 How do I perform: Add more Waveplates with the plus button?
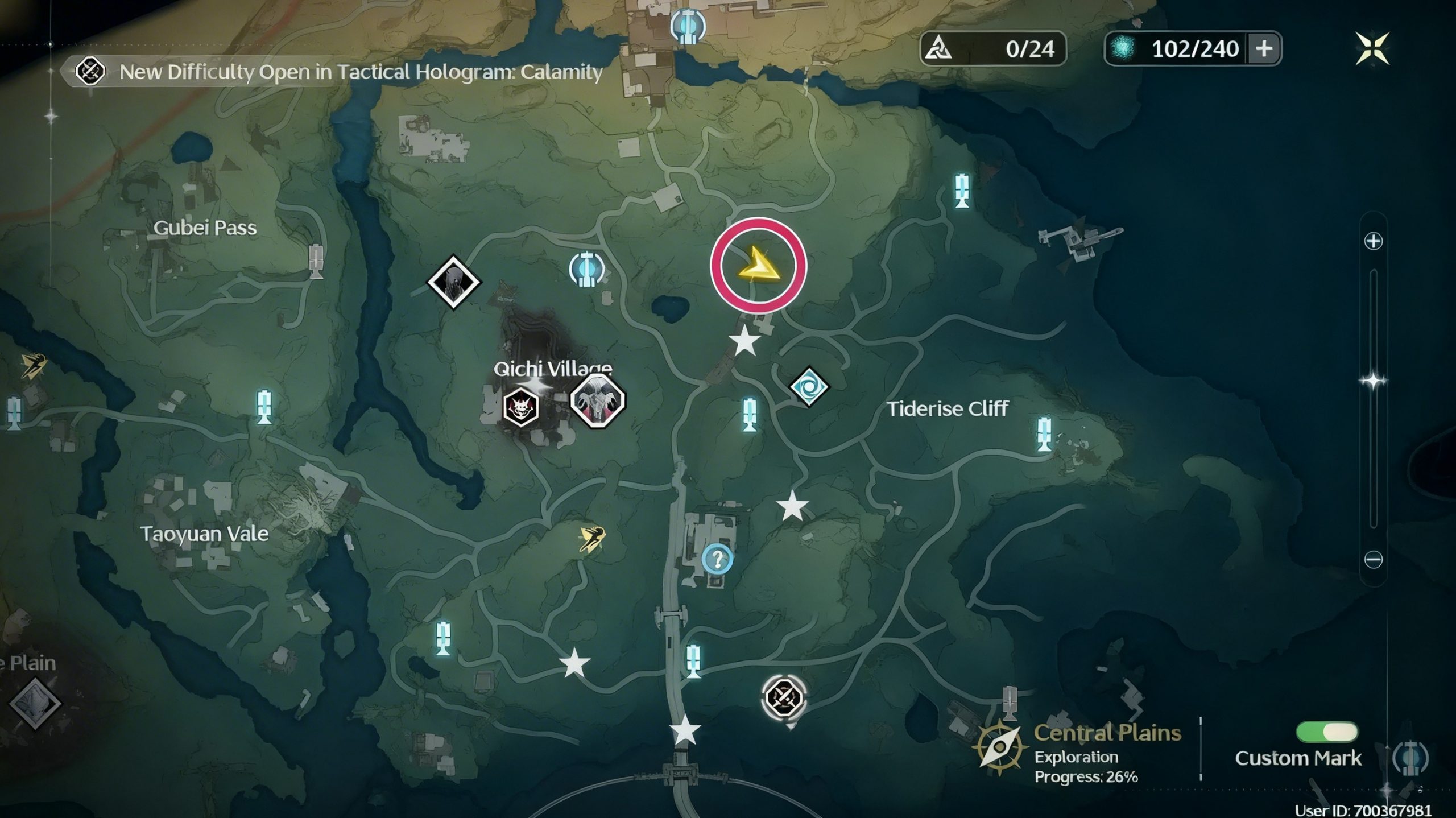pos(1264,49)
